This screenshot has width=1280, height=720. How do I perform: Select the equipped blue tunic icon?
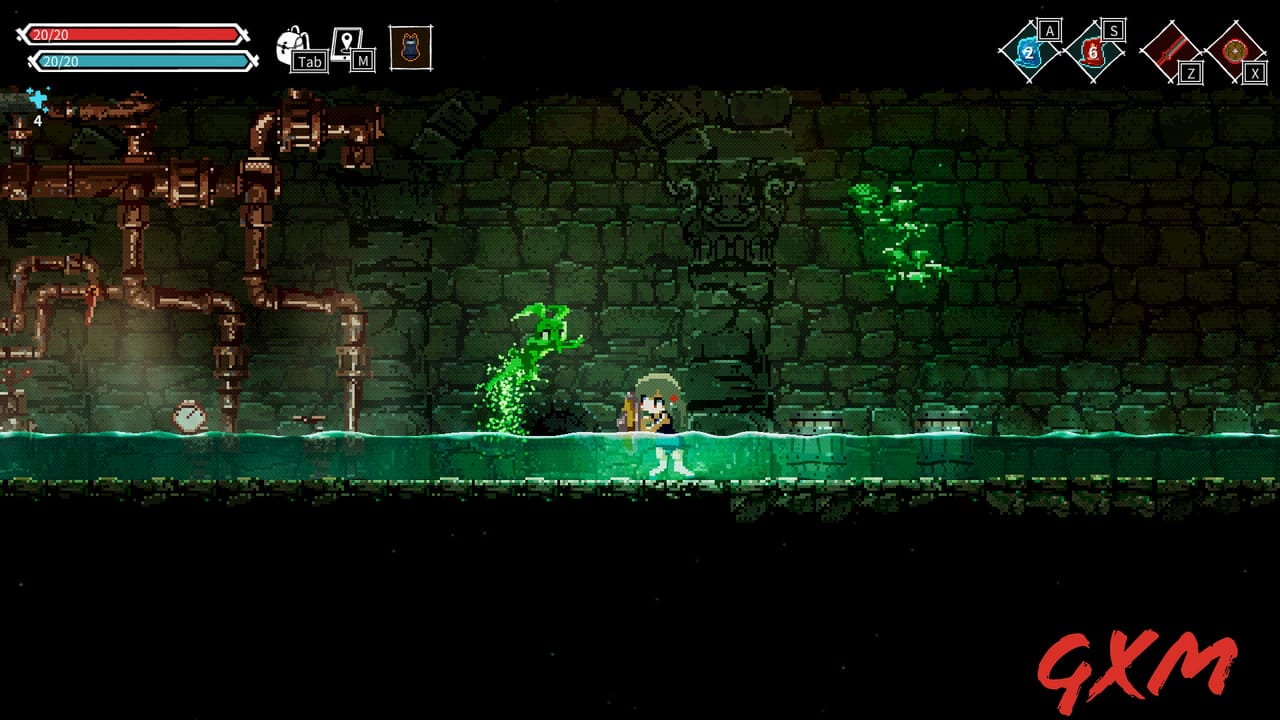(x=410, y=46)
